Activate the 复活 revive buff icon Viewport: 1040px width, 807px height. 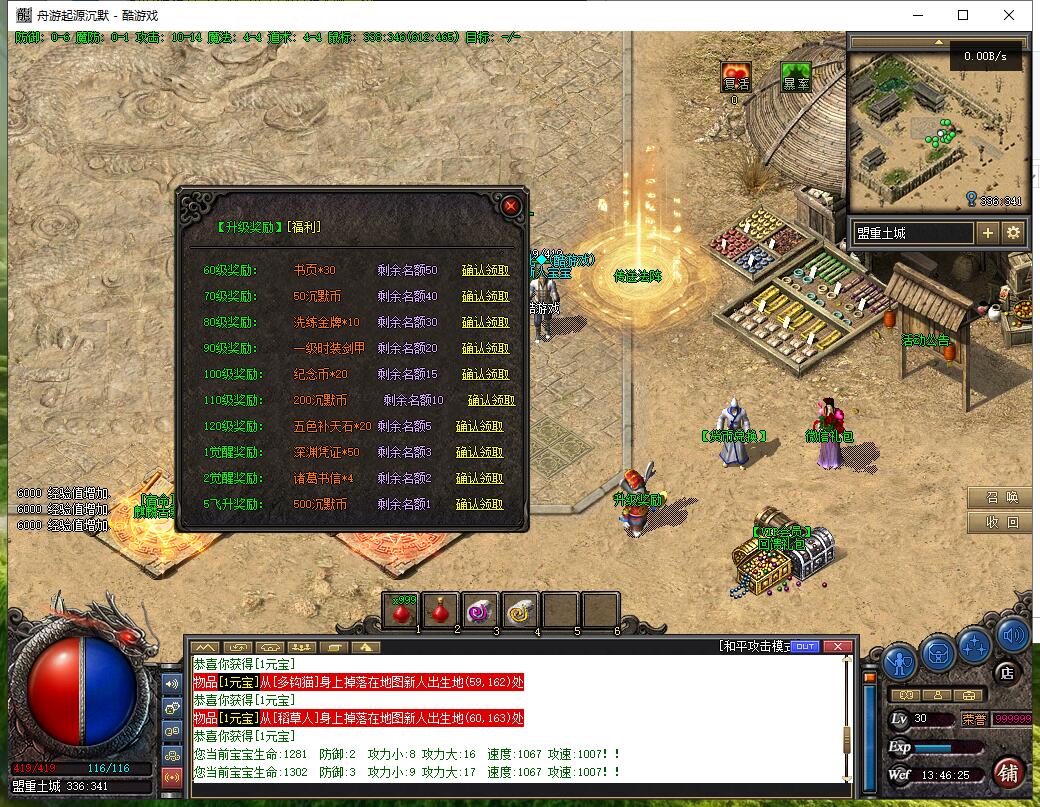736,77
